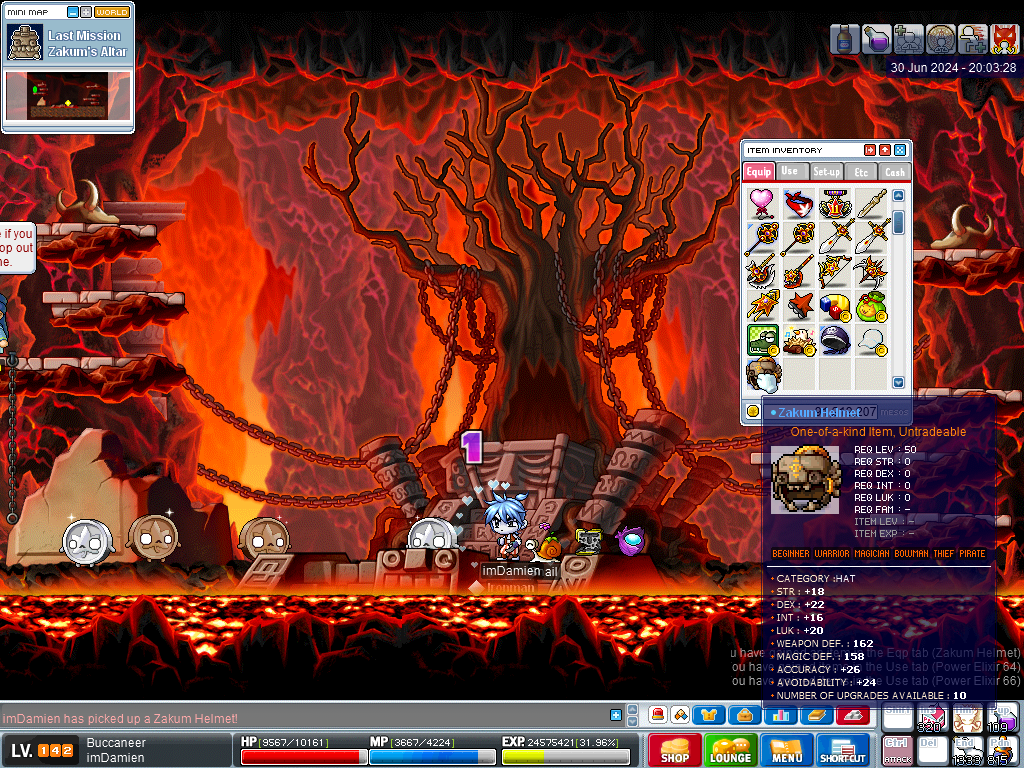
Task: Open the MENU button
Action: 786,750
